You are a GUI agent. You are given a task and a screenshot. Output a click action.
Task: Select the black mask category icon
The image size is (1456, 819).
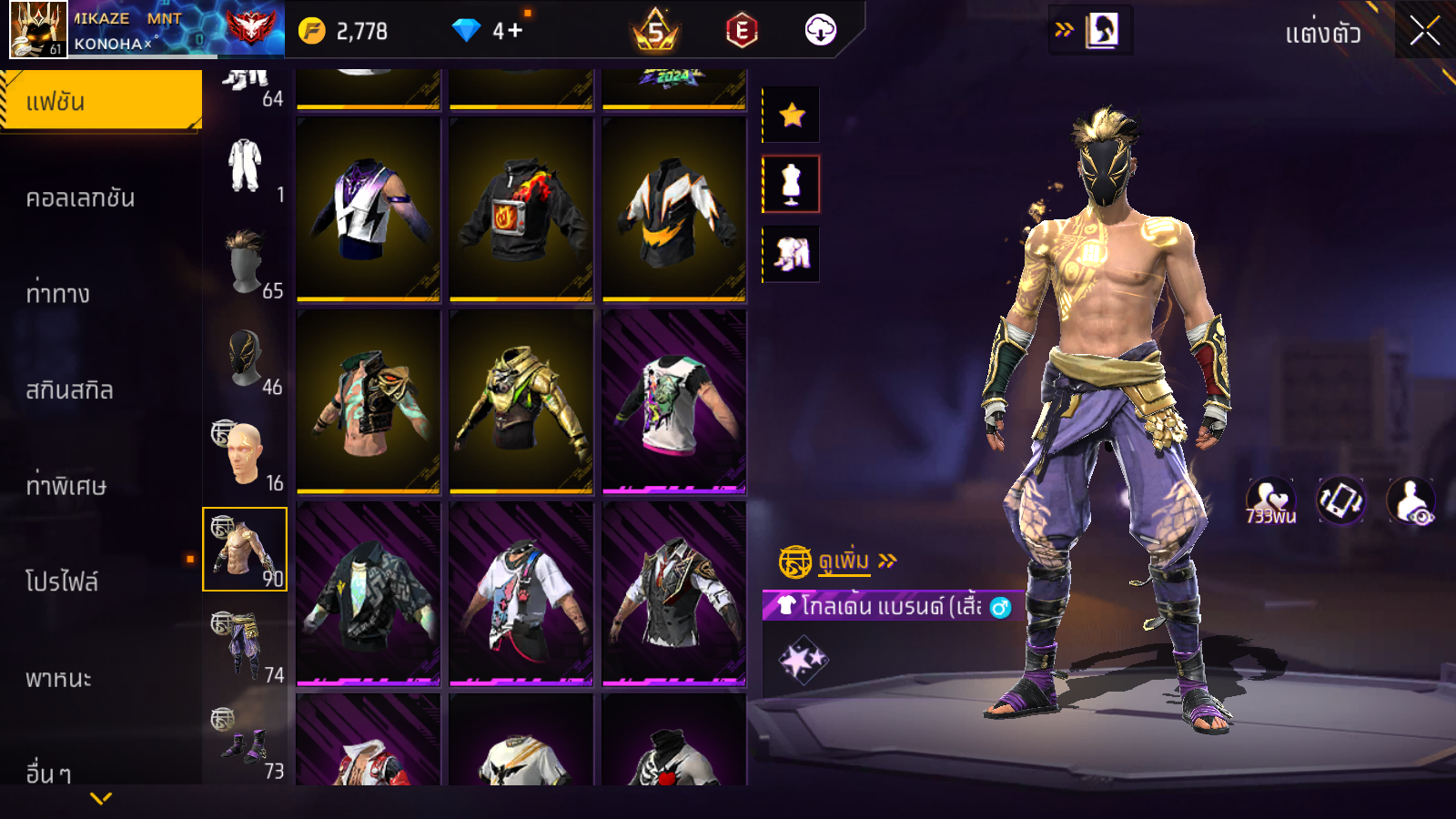coord(245,359)
